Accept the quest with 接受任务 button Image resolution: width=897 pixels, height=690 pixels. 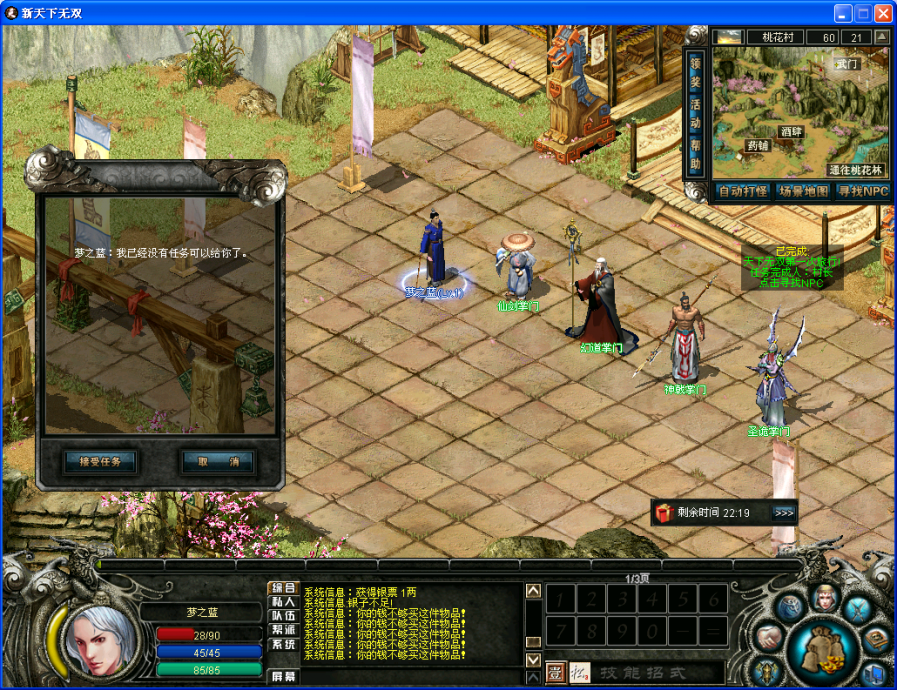pyautogui.click(x=100, y=462)
